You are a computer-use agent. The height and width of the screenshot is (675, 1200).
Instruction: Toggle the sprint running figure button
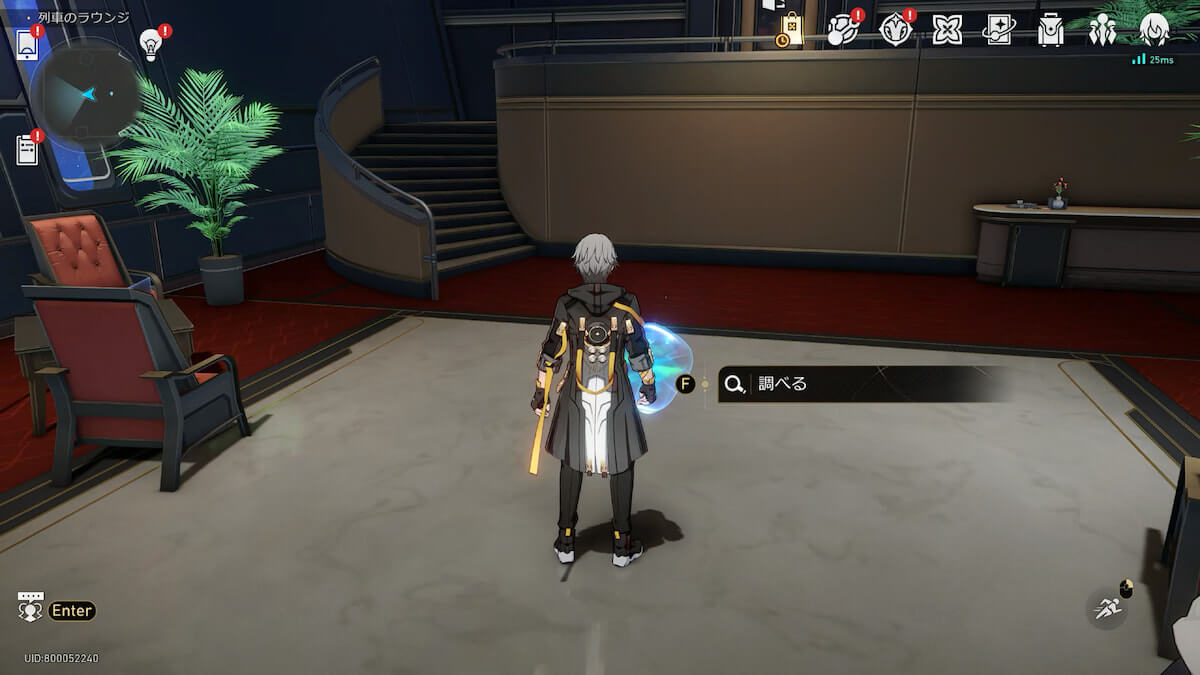click(1107, 607)
